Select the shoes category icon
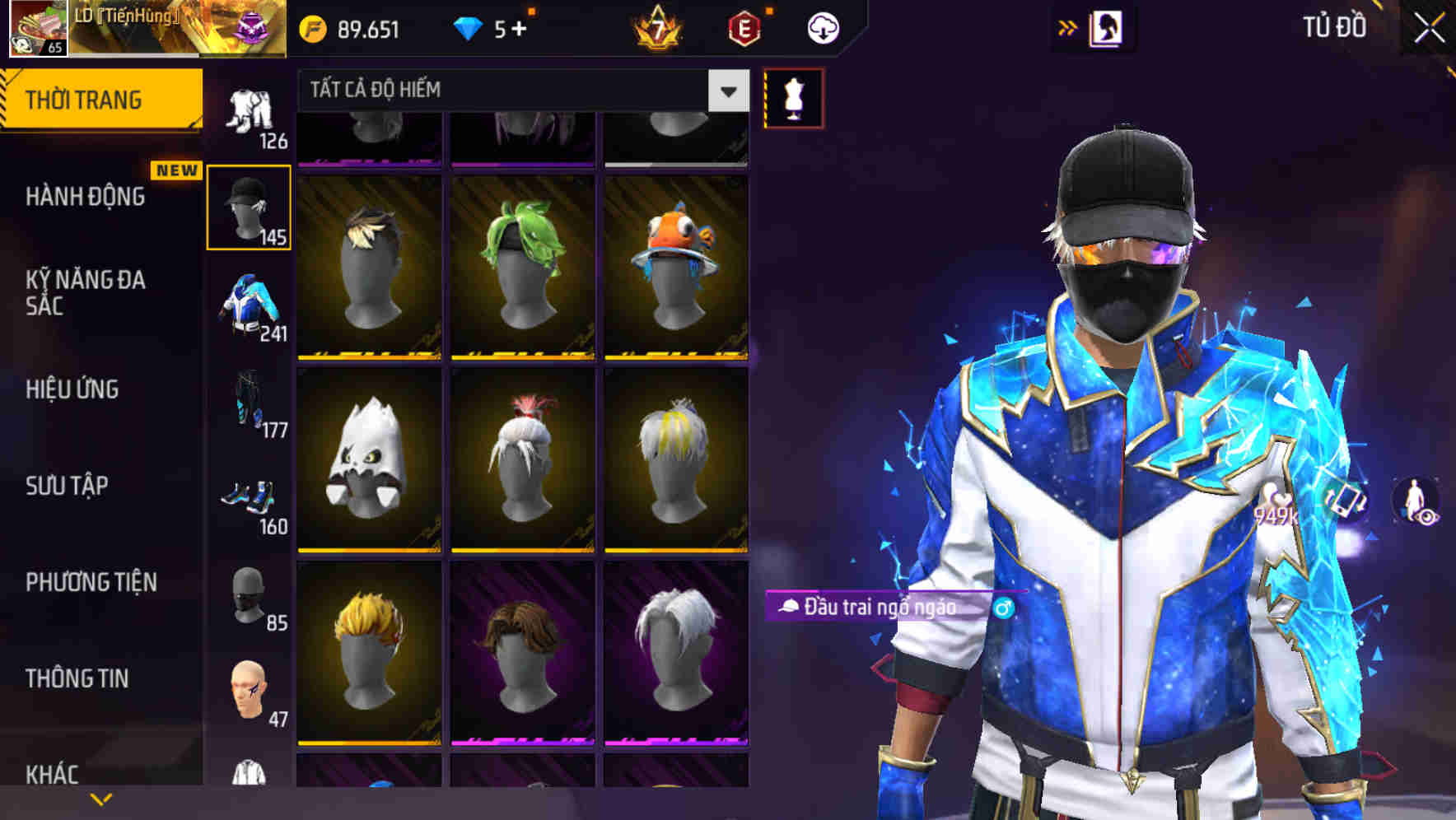The image size is (1456, 820). [x=250, y=494]
